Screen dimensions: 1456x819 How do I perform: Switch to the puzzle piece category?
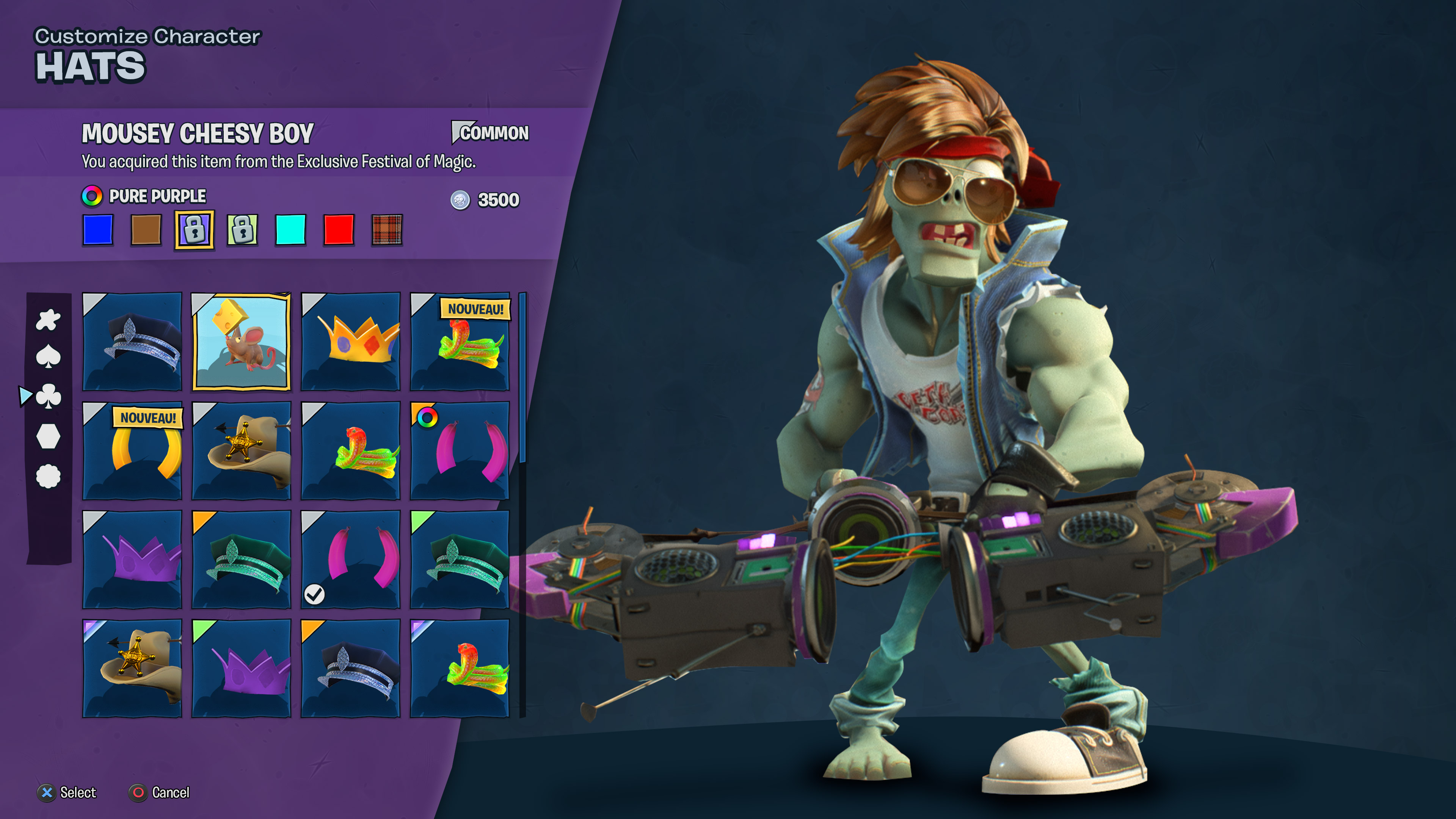48,320
